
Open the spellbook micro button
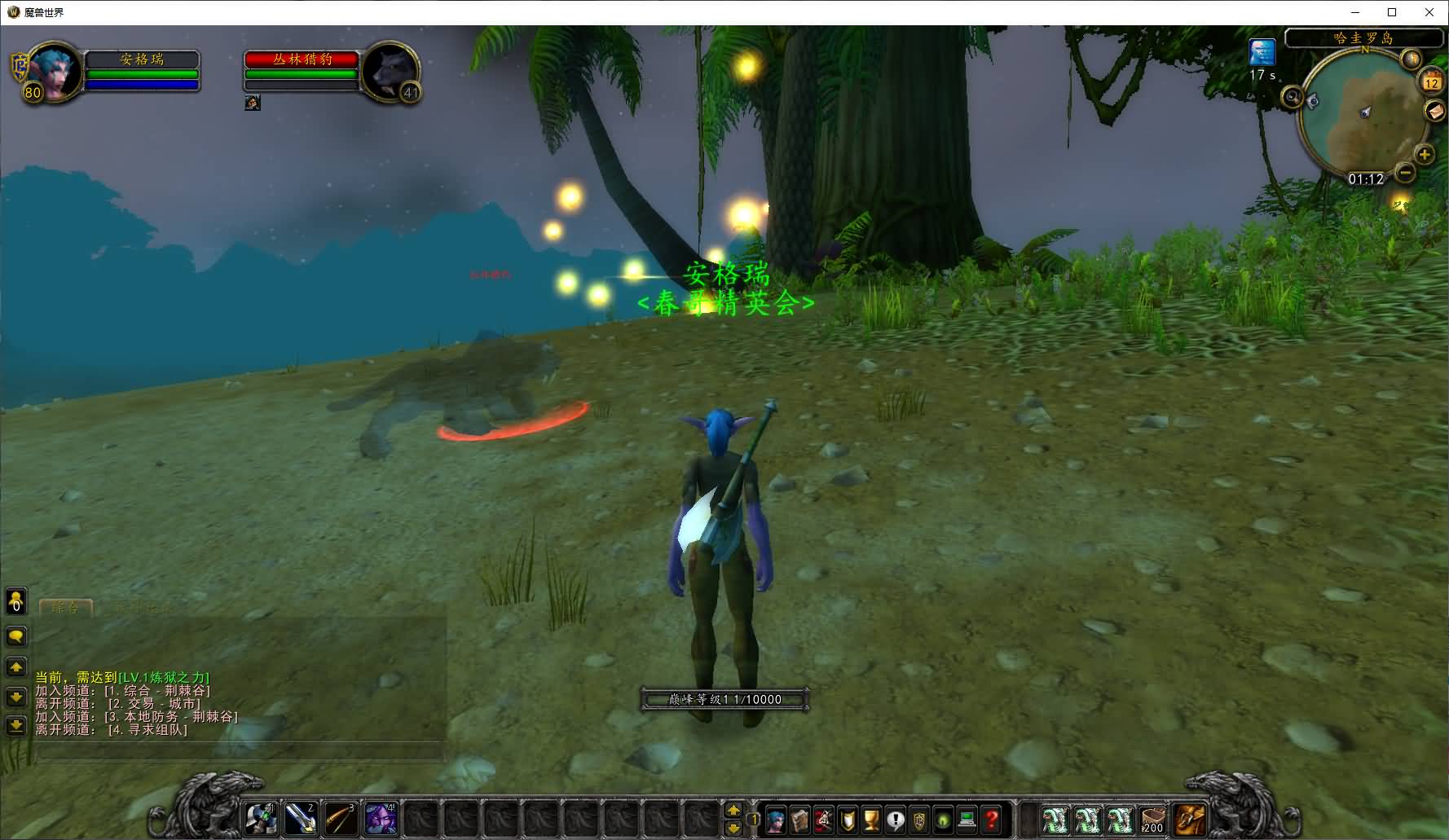pyautogui.click(x=799, y=820)
